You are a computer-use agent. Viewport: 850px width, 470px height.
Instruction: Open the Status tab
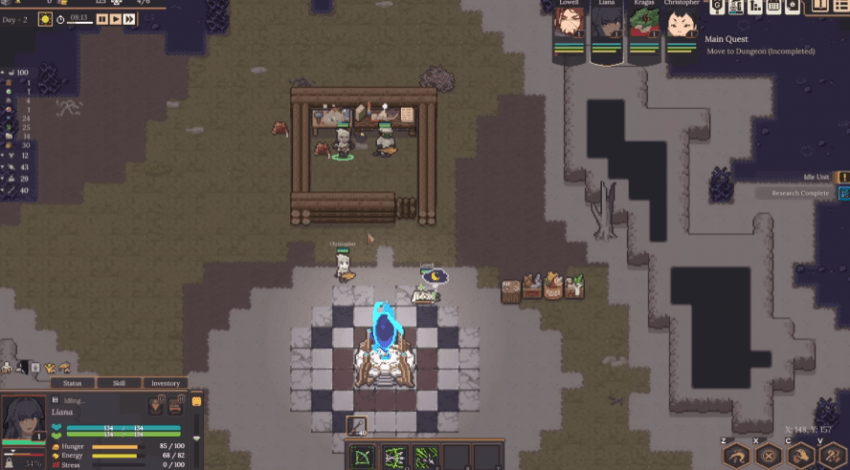pos(72,383)
